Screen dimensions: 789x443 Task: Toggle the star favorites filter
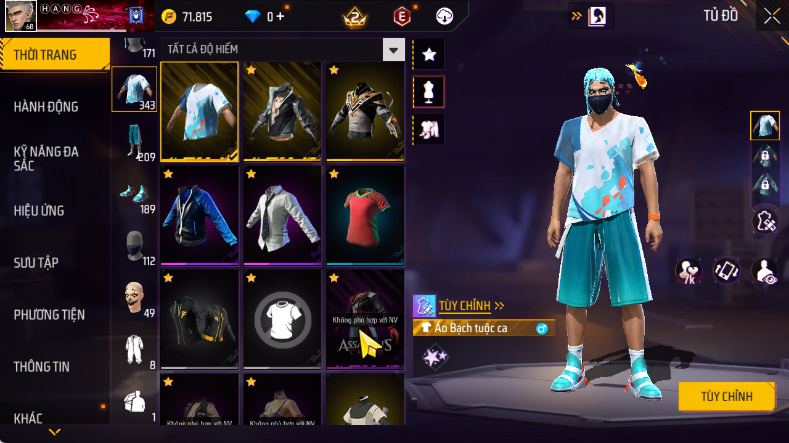(429, 54)
